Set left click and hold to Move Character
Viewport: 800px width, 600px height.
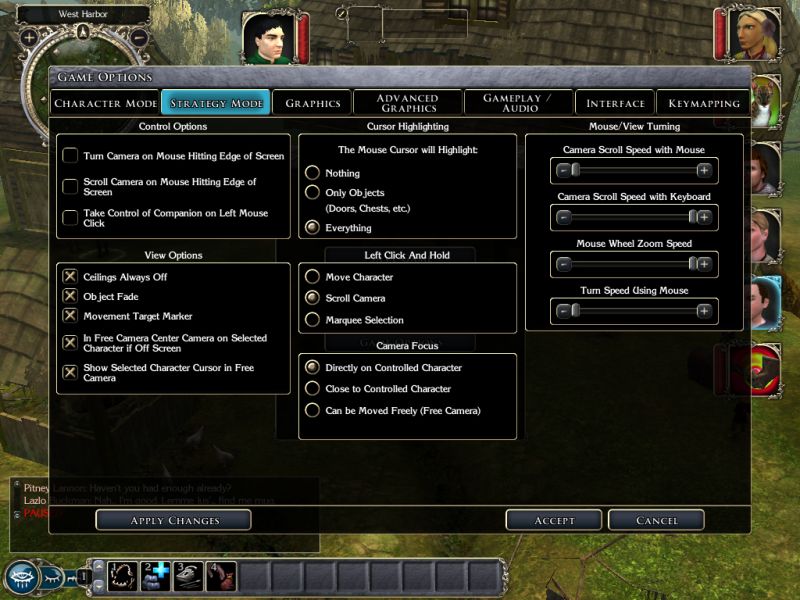tap(312, 277)
